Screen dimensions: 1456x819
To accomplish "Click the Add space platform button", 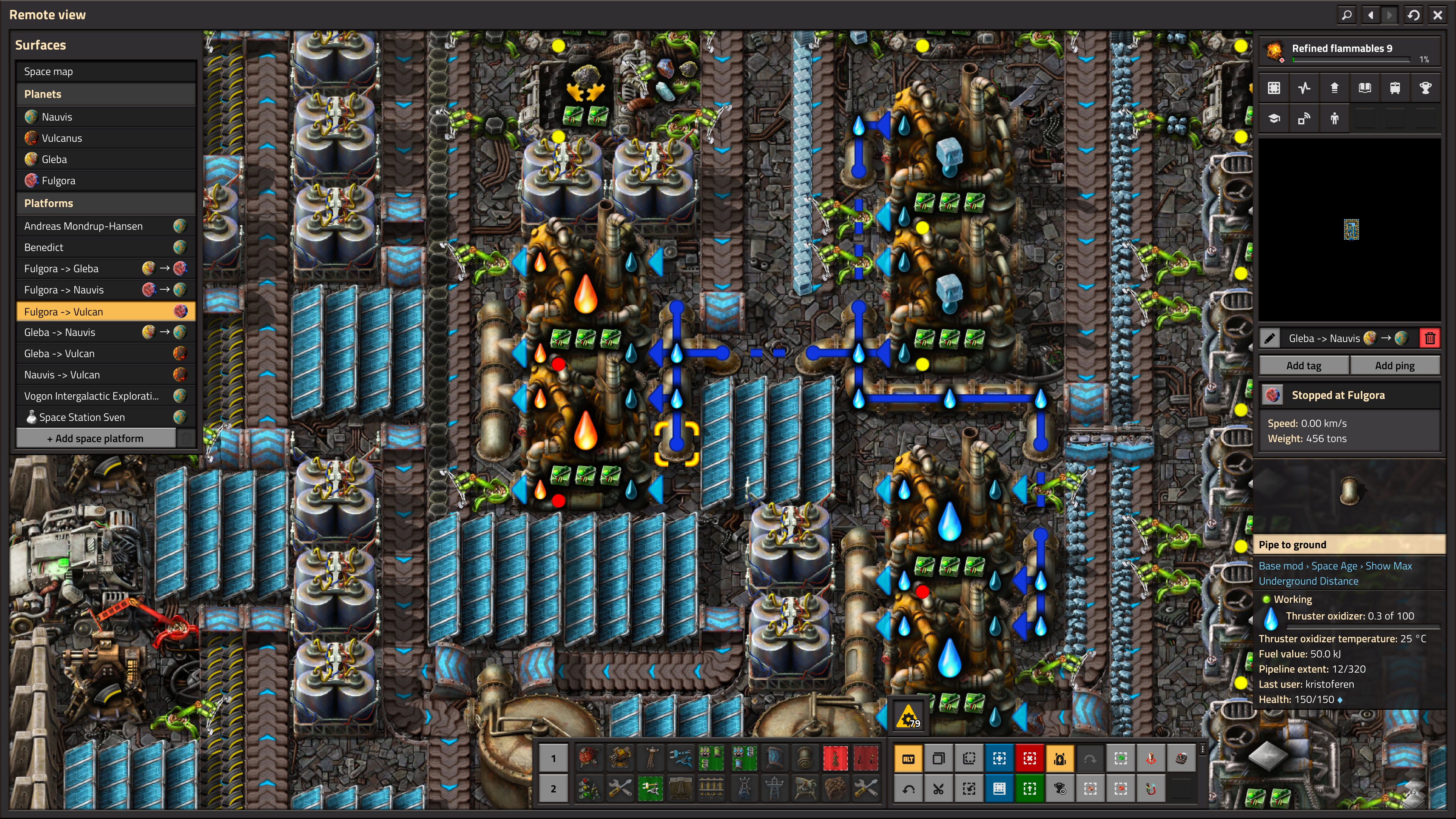I will 96,438.
